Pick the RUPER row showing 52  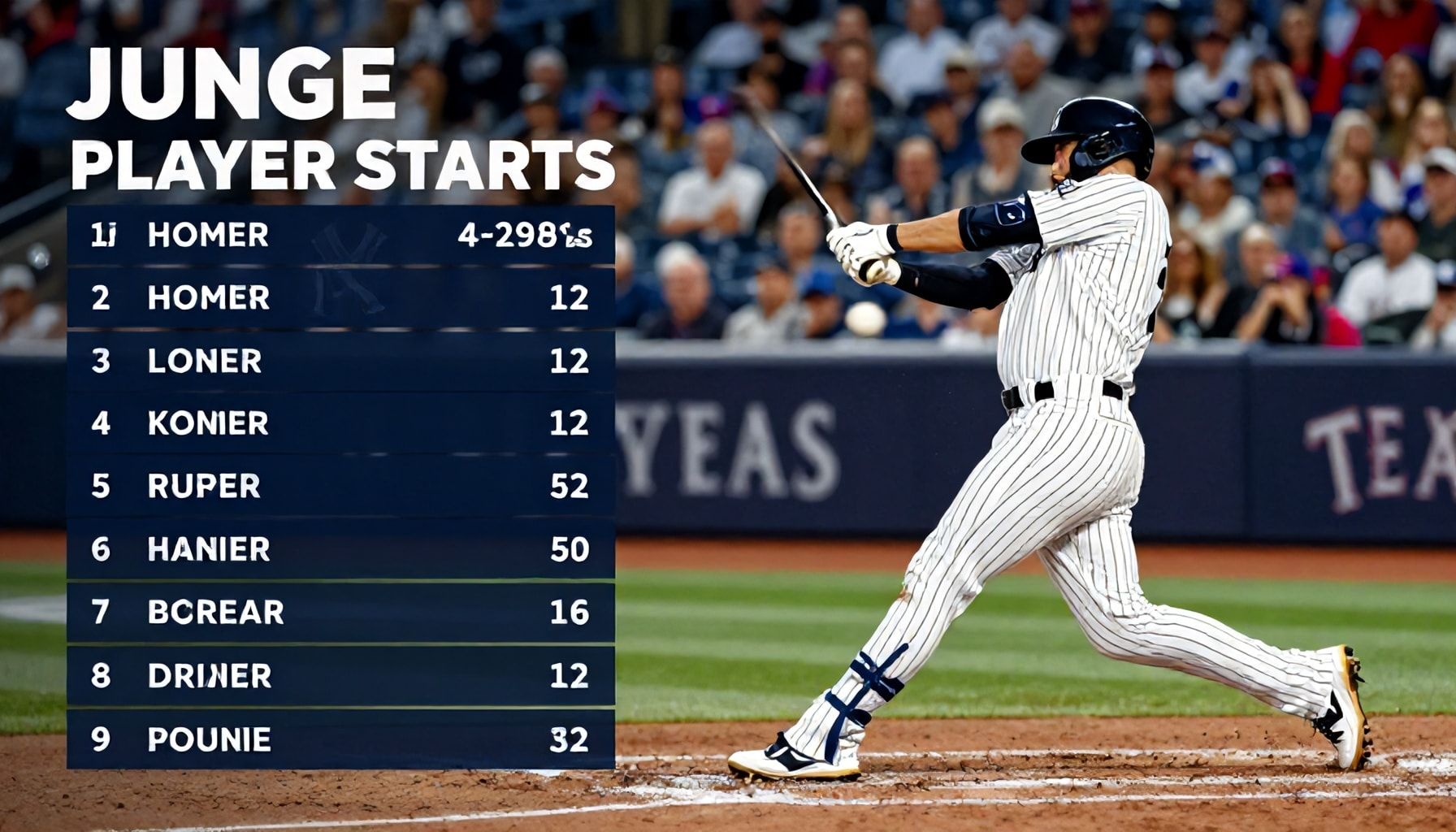pyautogui.click(x=340, y=486)
